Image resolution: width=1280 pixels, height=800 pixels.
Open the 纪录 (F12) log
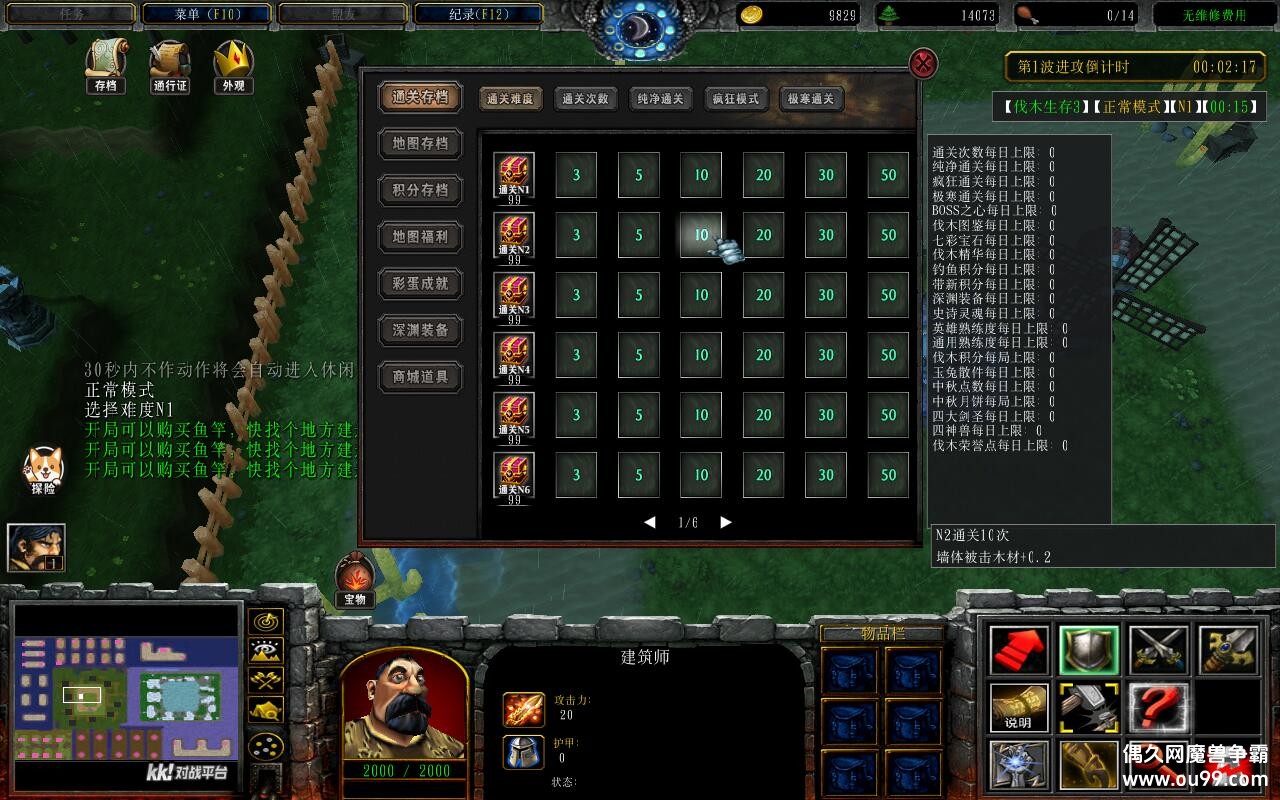coord(478,15)
